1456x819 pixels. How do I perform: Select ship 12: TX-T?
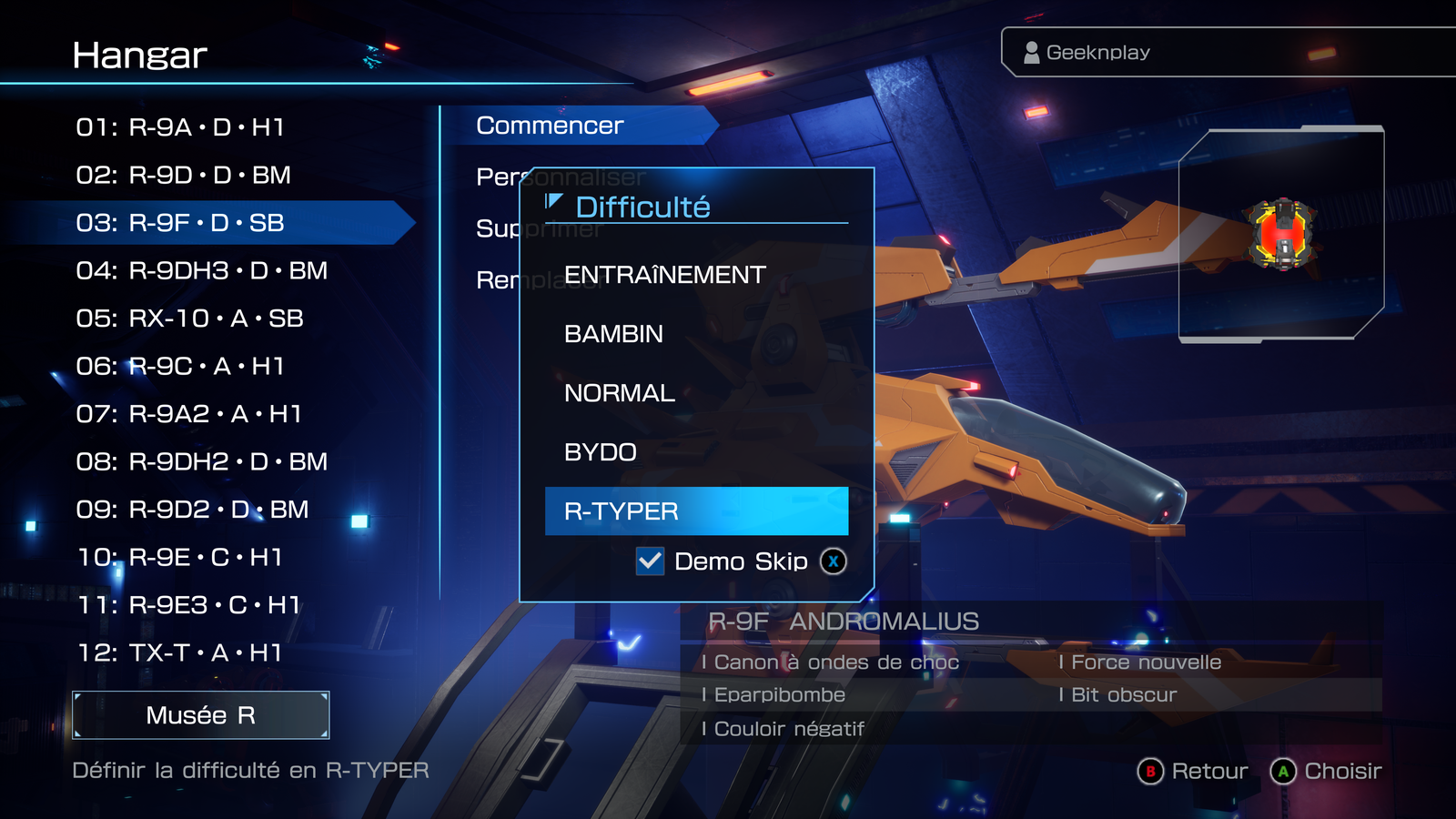tap(179, 652)
